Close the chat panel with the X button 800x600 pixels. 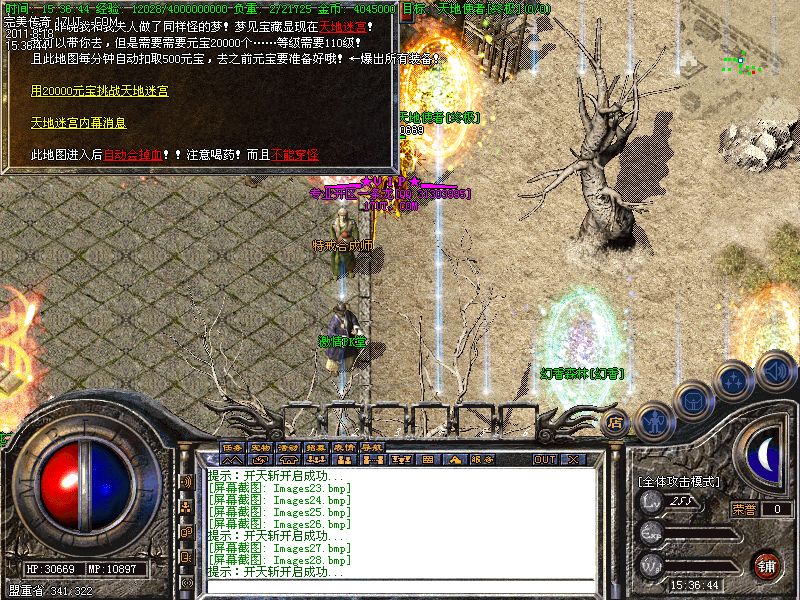click(573, 460)
